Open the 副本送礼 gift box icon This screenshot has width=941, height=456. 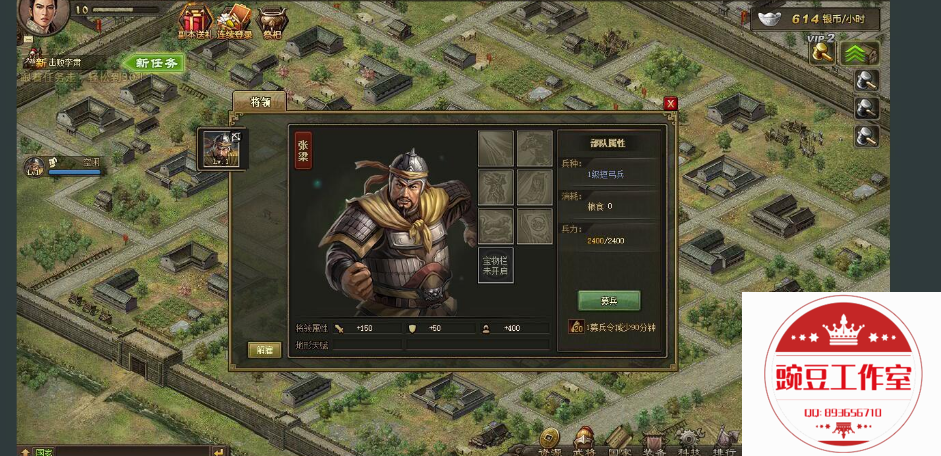(193, 21)
